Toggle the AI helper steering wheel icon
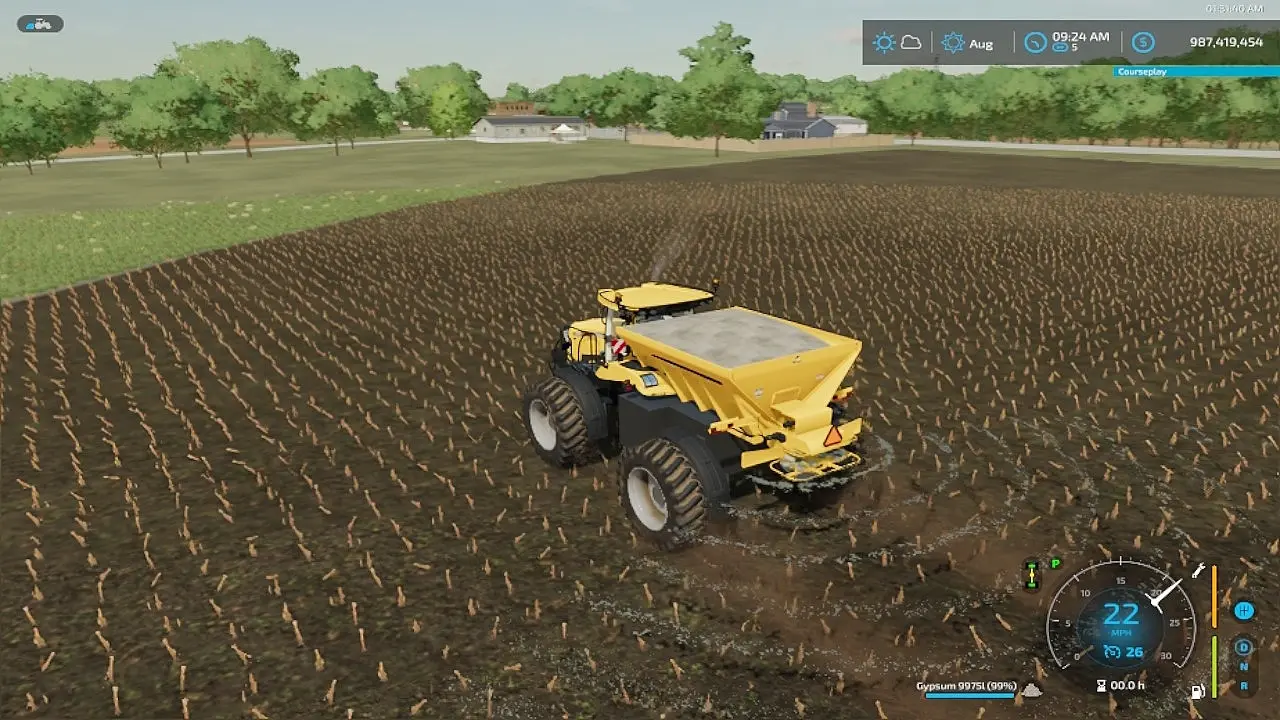1280x720 pixels. tap(1243, 611)
